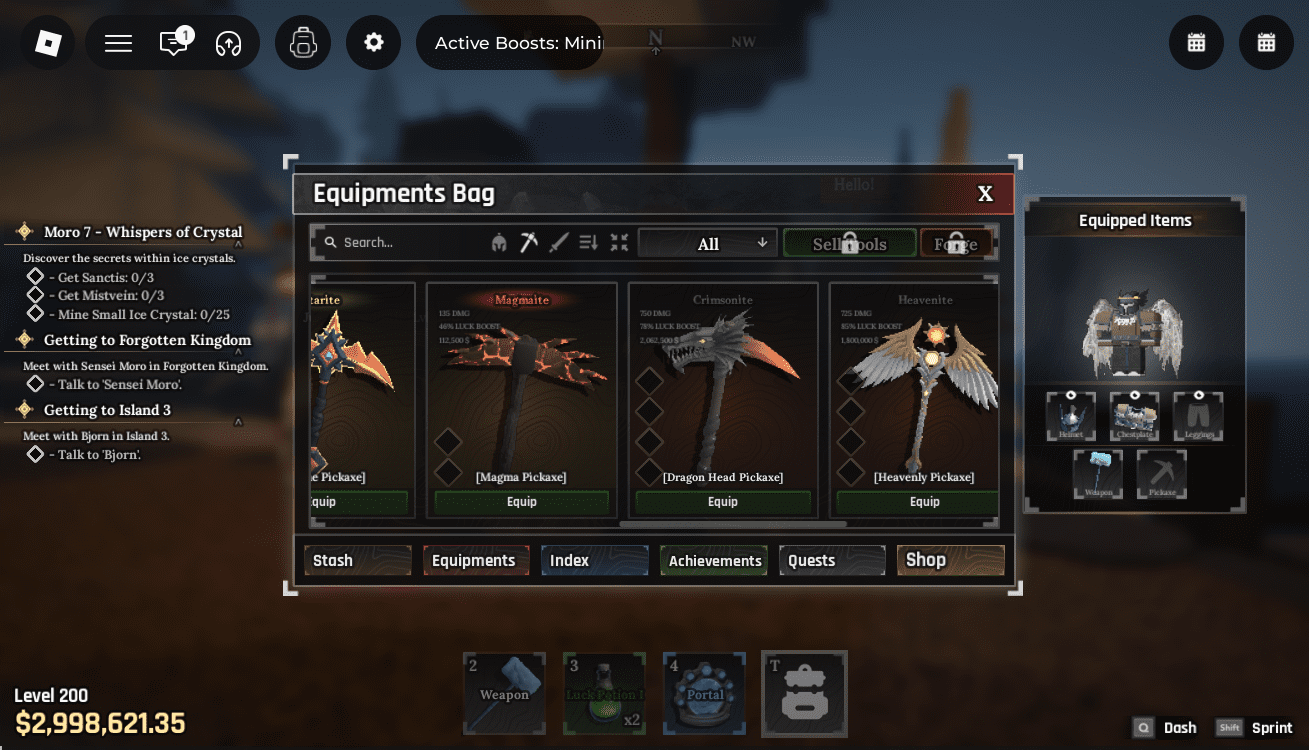Toggle the visibility dot above the Chestplate slot
This screenshot has width=1309, height=750.
(x=1135, y=396)
